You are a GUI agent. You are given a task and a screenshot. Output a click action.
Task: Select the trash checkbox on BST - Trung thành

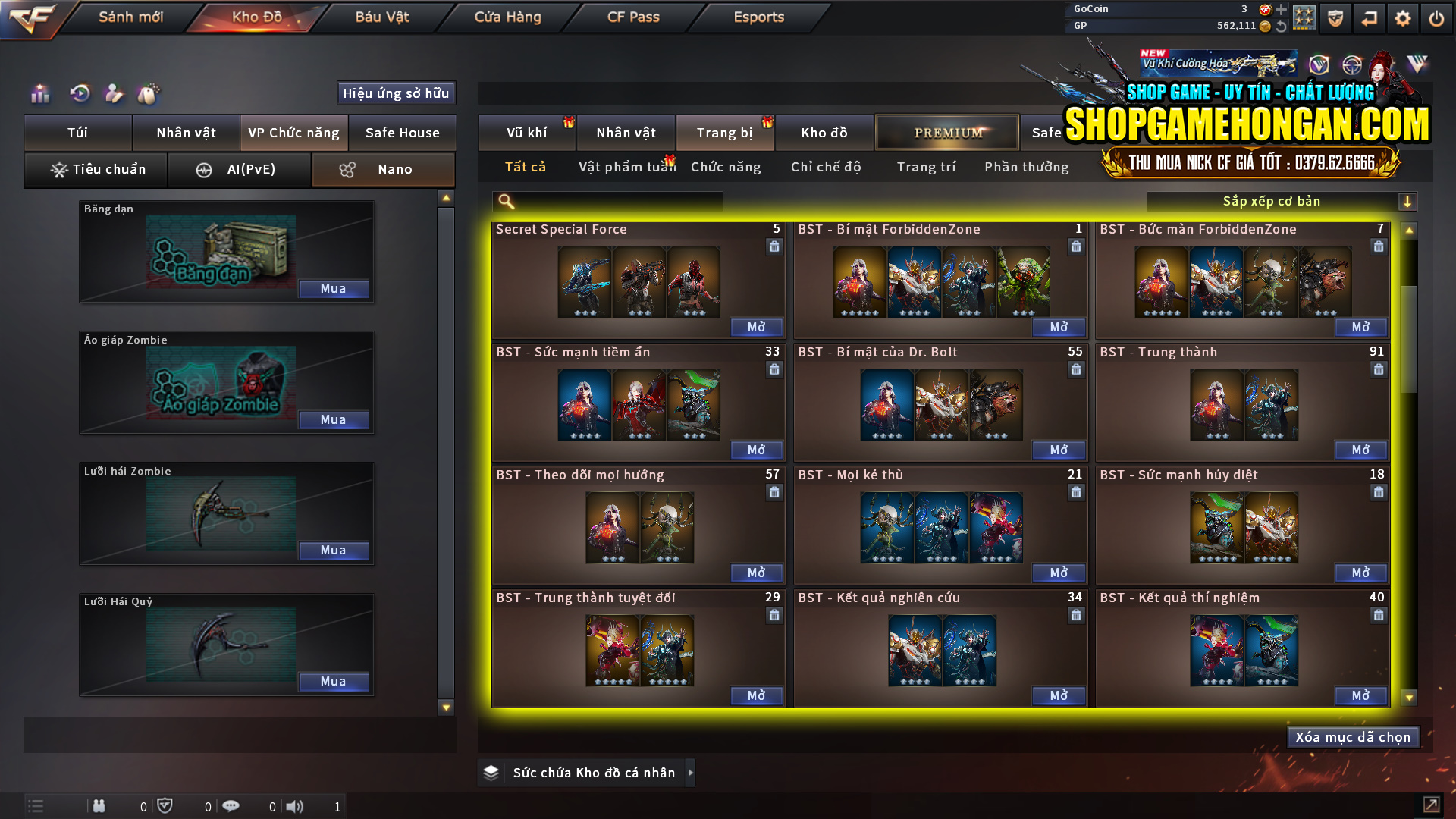point(1378,369)
